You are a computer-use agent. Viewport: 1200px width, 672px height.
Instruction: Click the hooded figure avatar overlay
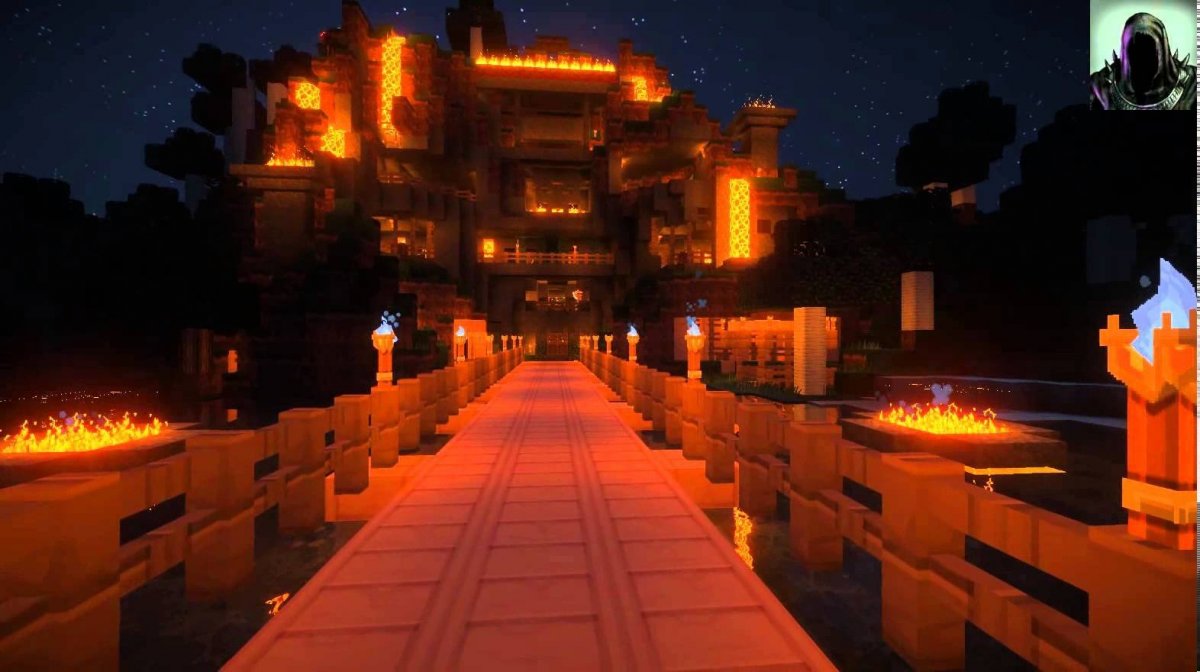[x=1141, y=55]
